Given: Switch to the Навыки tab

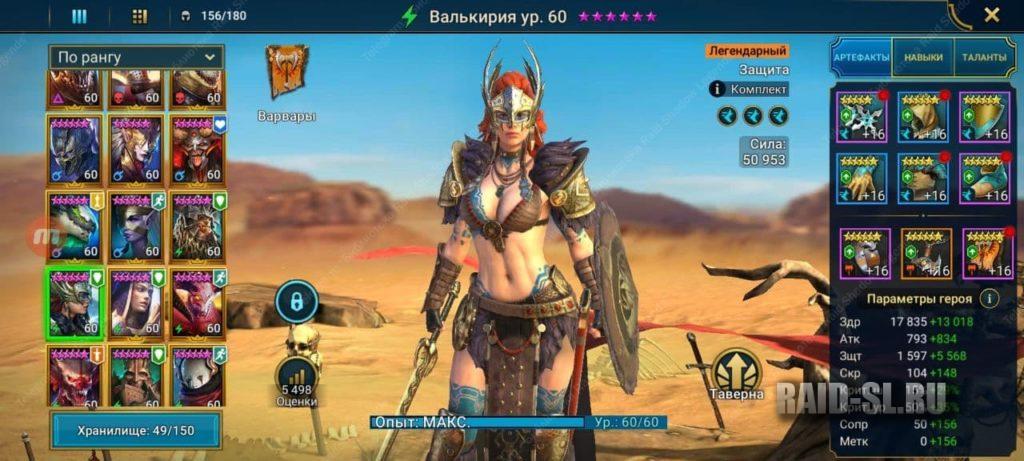Looking at the screenshot, I should [923, 58].
